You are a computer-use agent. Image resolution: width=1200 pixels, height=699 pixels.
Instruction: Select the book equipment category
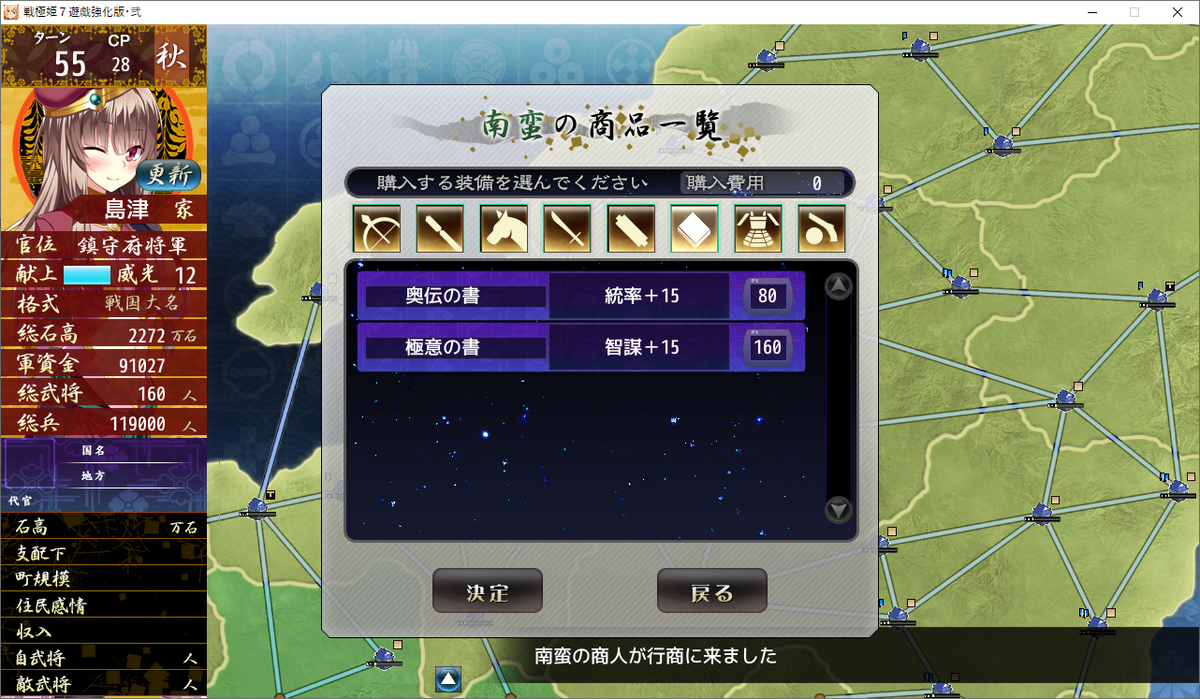point(695,229)
